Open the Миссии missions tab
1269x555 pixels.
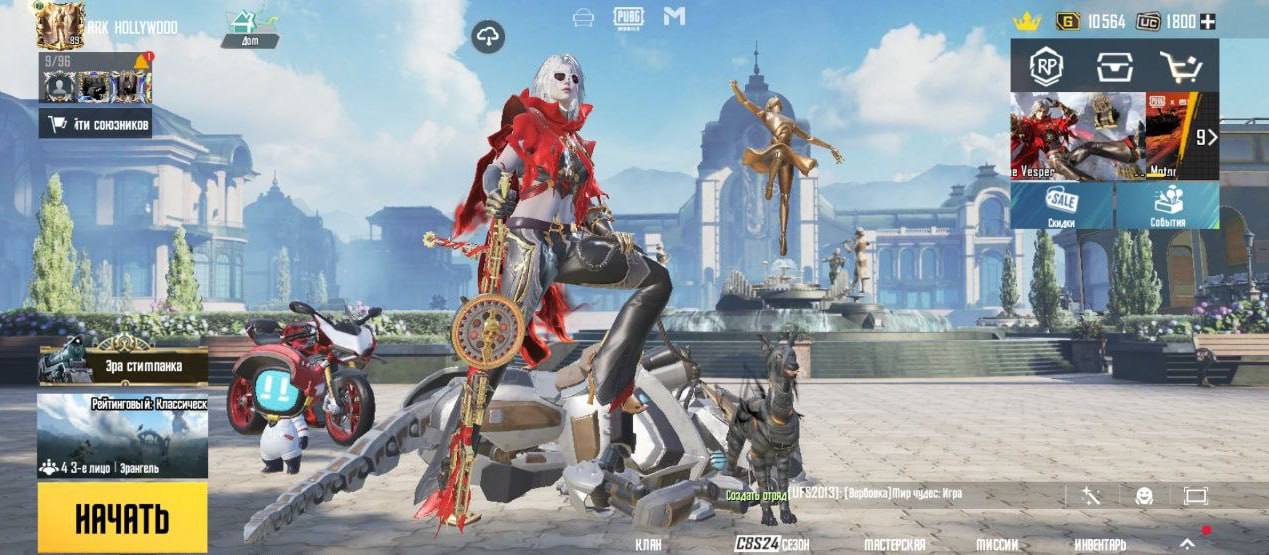point(997,544)
